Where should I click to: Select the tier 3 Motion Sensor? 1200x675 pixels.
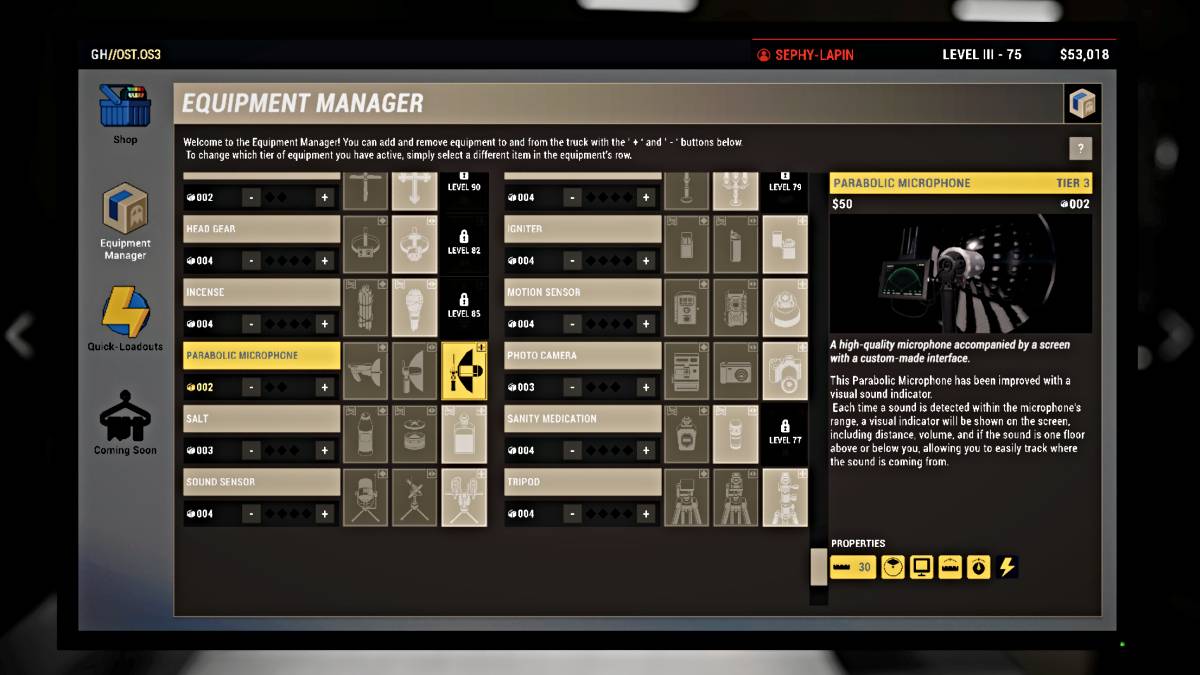[785, 308]
